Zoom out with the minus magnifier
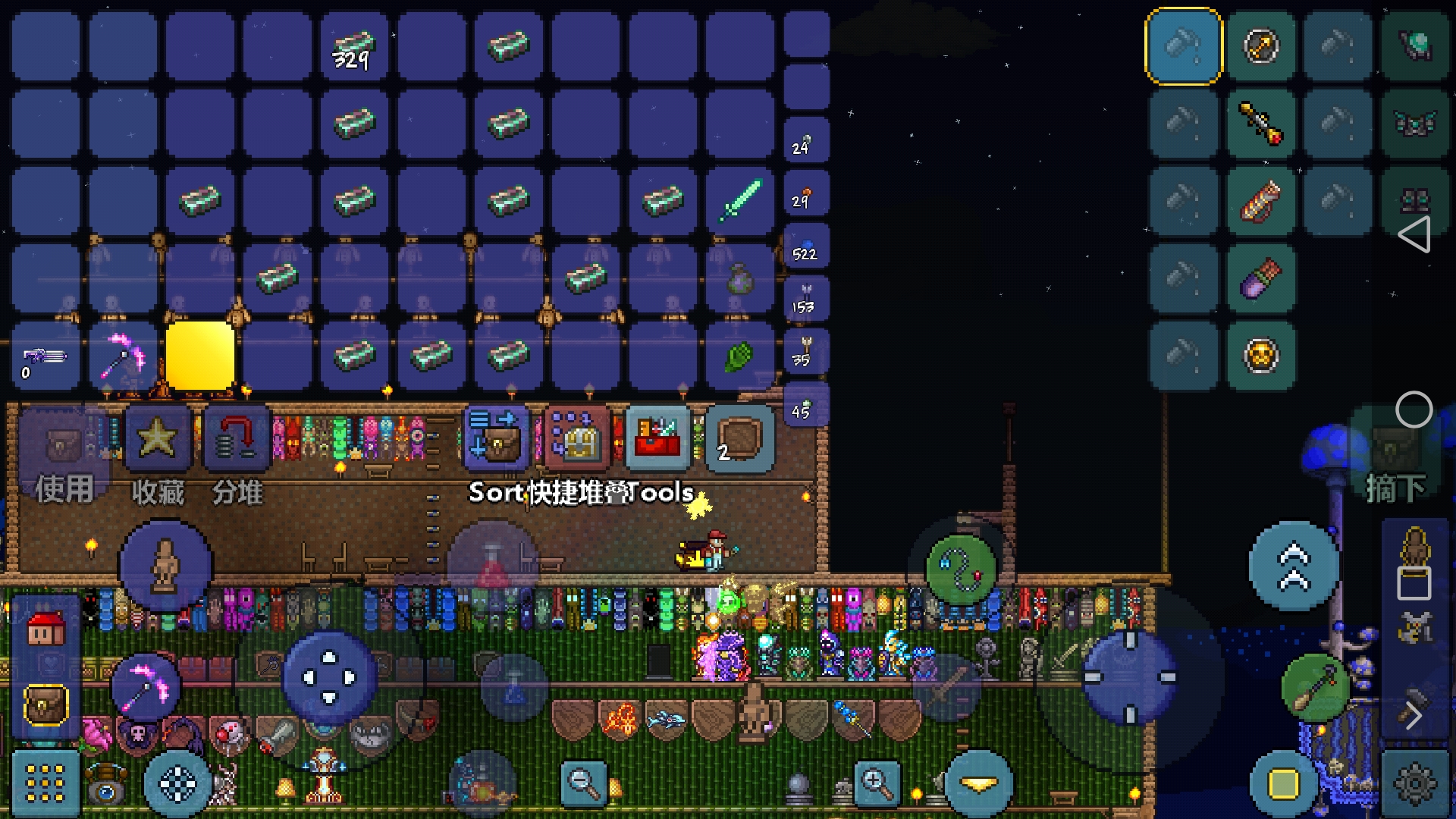This screenshot has width=1456, height=819. tap(583, 783)
